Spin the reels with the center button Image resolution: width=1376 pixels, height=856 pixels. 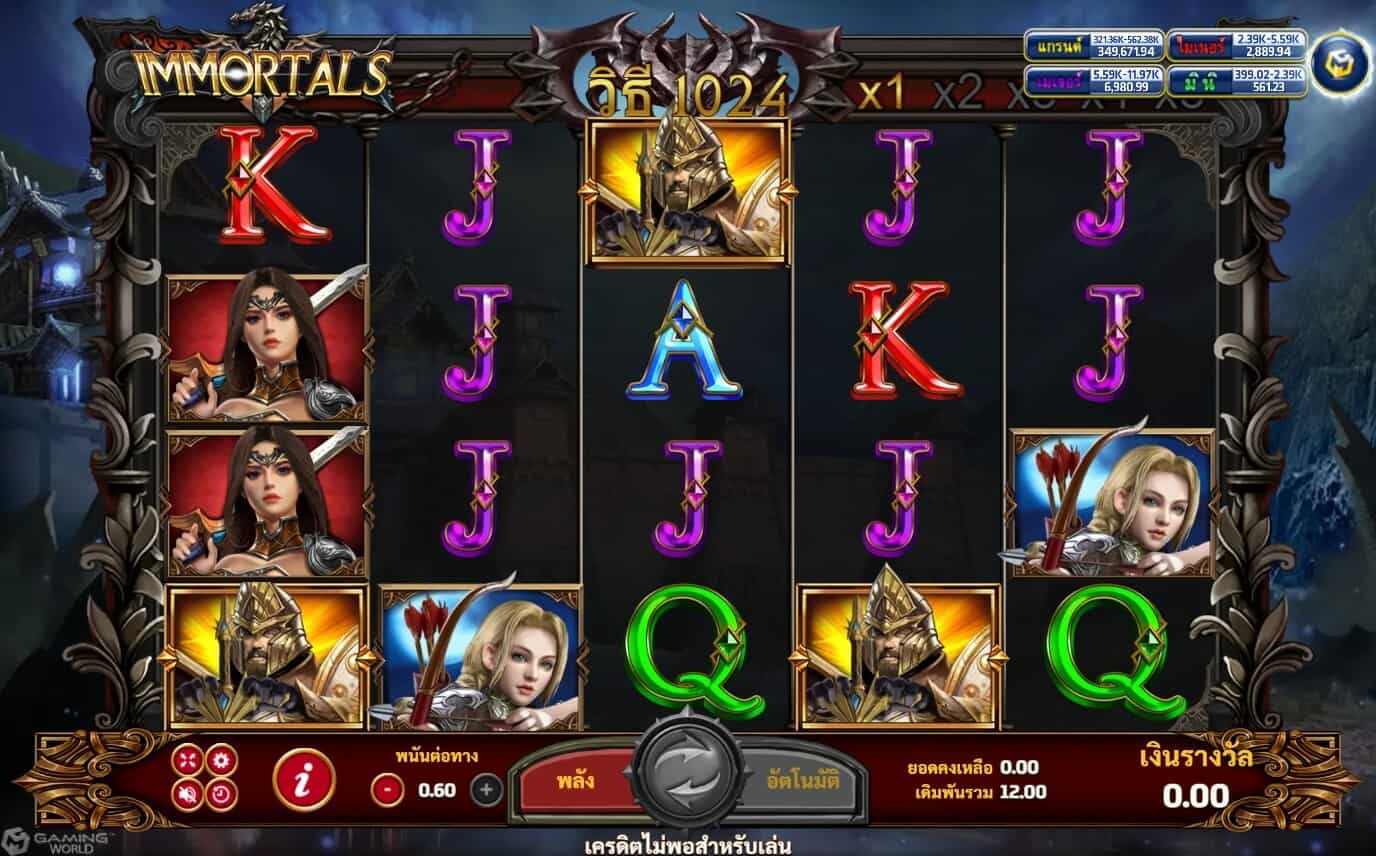point(687,778)
